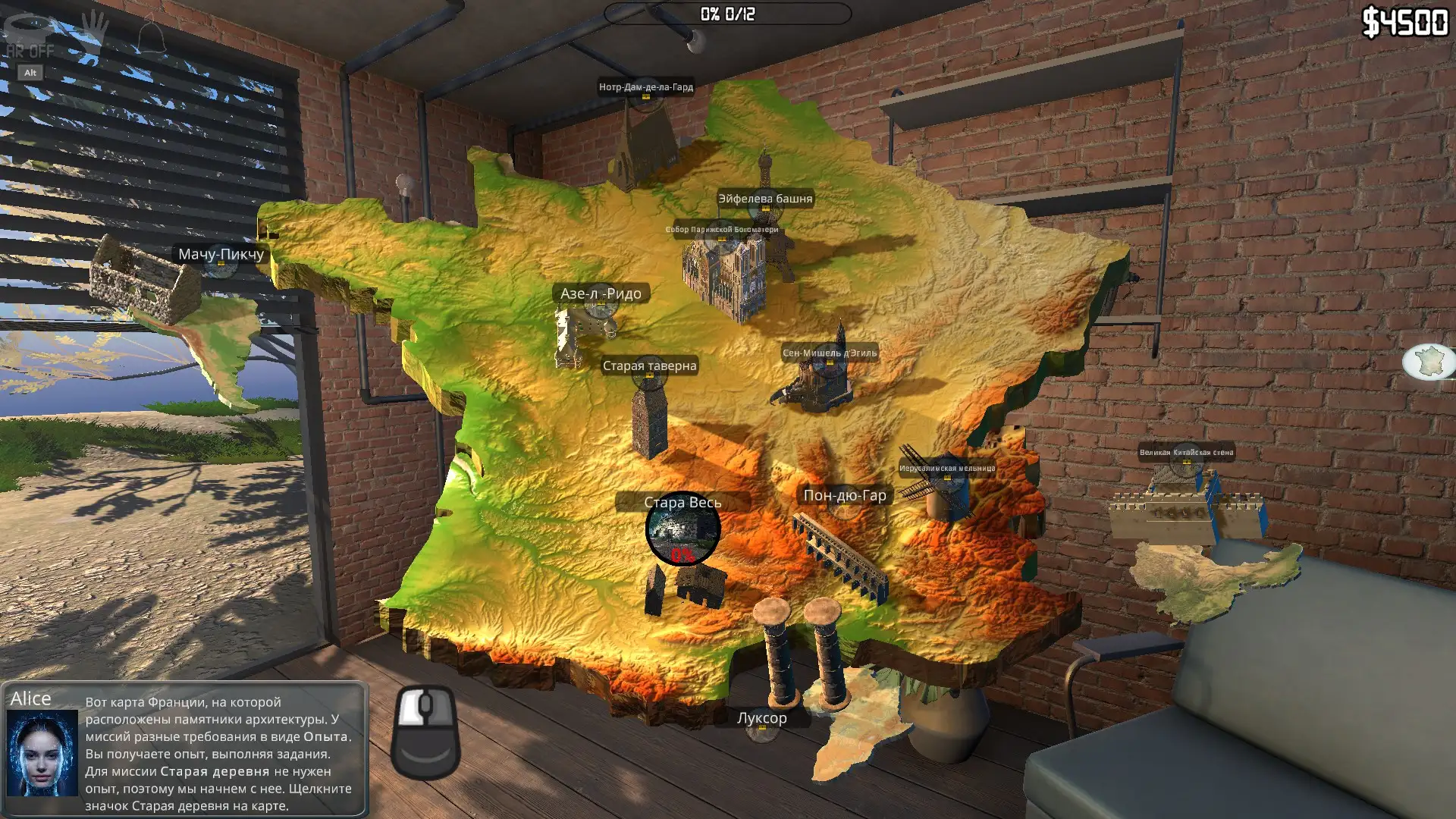Choose the Пон-дю-Гар mission label
The height and width of the screenshot is (819, 1456).
coord(844,496)
